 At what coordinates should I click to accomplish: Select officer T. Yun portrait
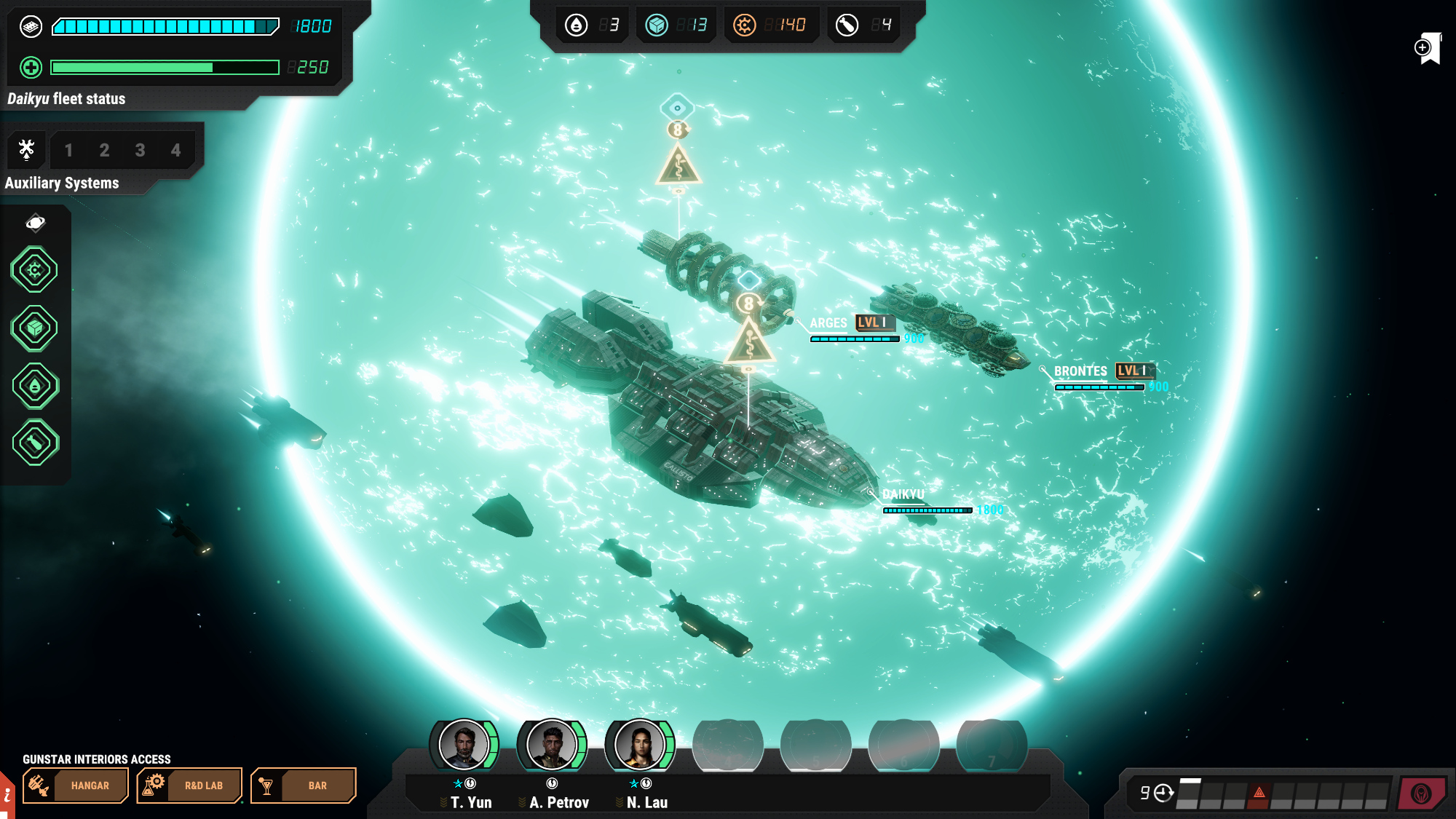[x=464, y=744]
